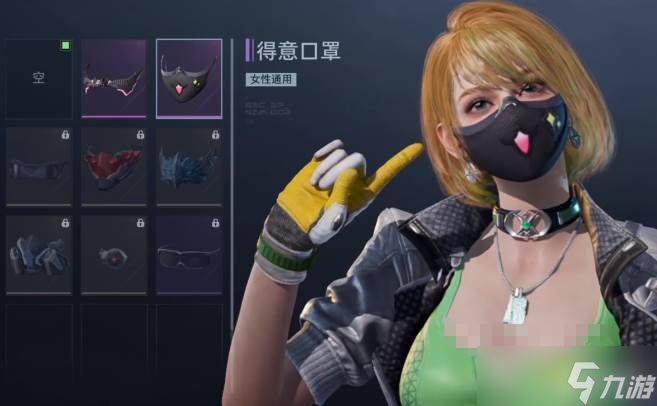The height and width of the screenshot is (406, 657).
Task: Select the empty '空' slot
Action: tap(39, 80)
